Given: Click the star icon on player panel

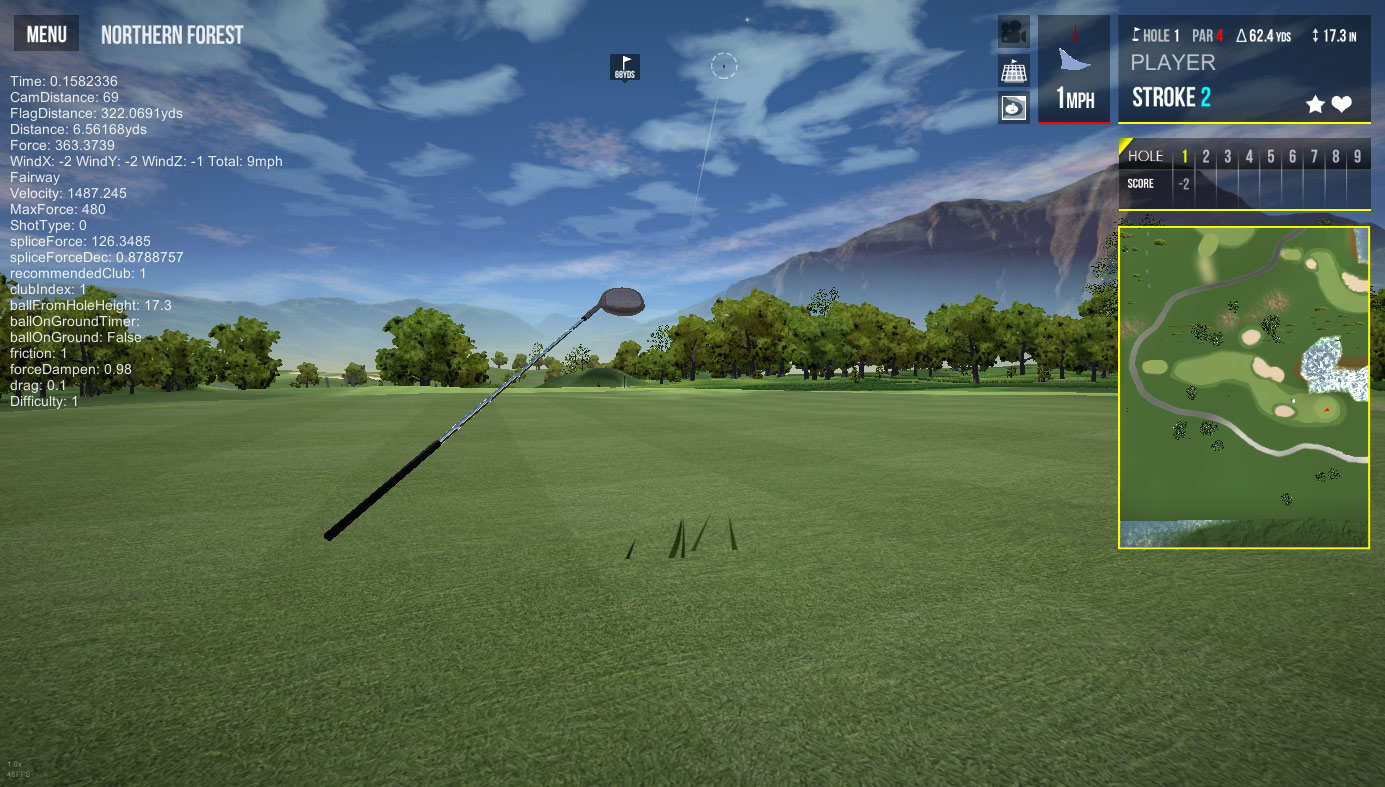Looking at the screenshot, I should (1316, 104).
